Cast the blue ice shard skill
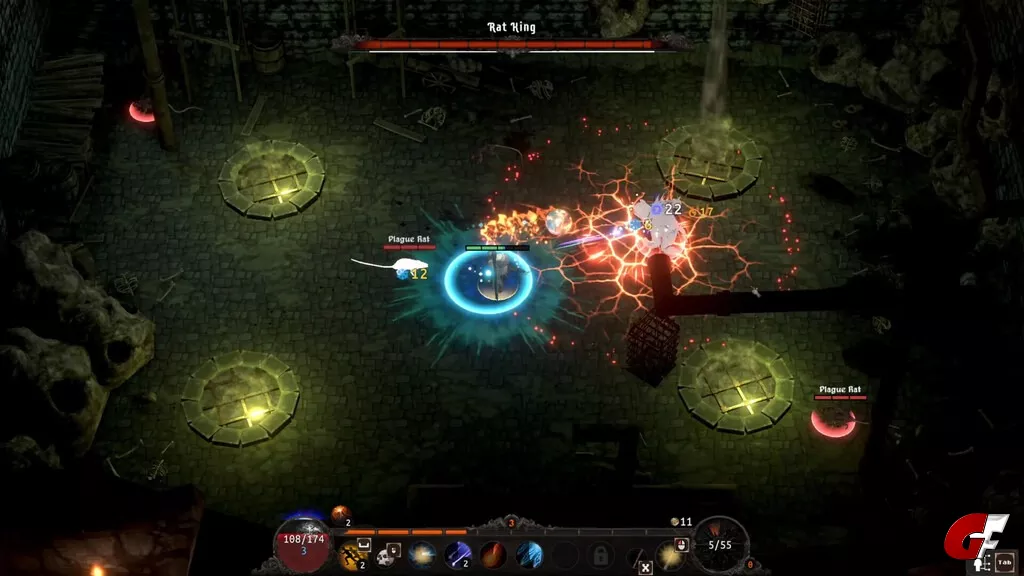This screenshot has height=576, width=1024. click(529, 554)
